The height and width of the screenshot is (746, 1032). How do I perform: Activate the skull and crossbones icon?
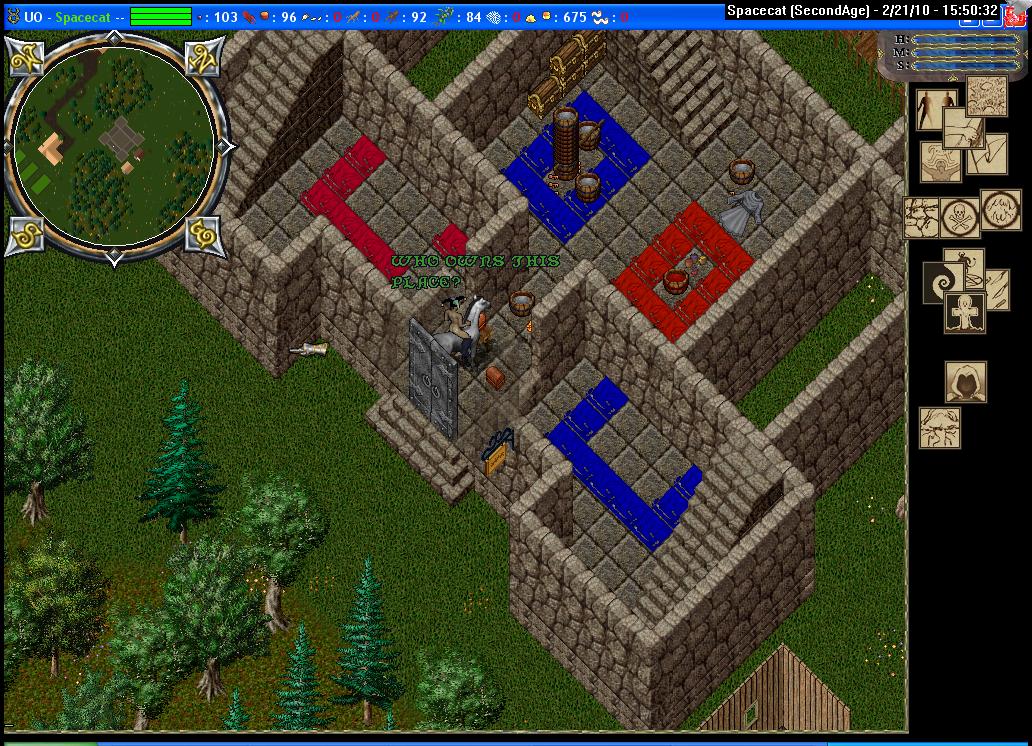959,216
